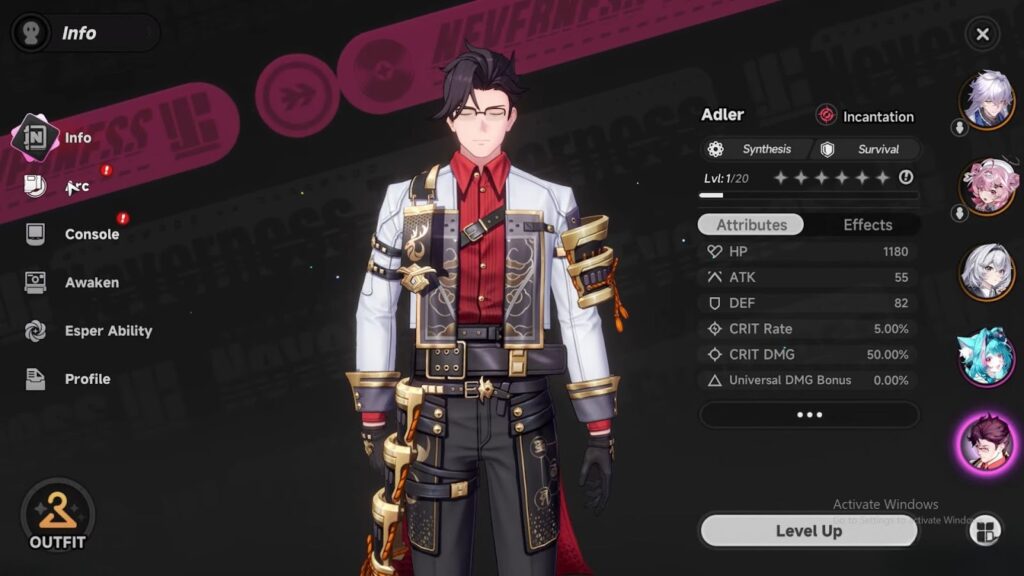
Task: Tap the Synthesis role tag
Action: (x=756, y=149)
